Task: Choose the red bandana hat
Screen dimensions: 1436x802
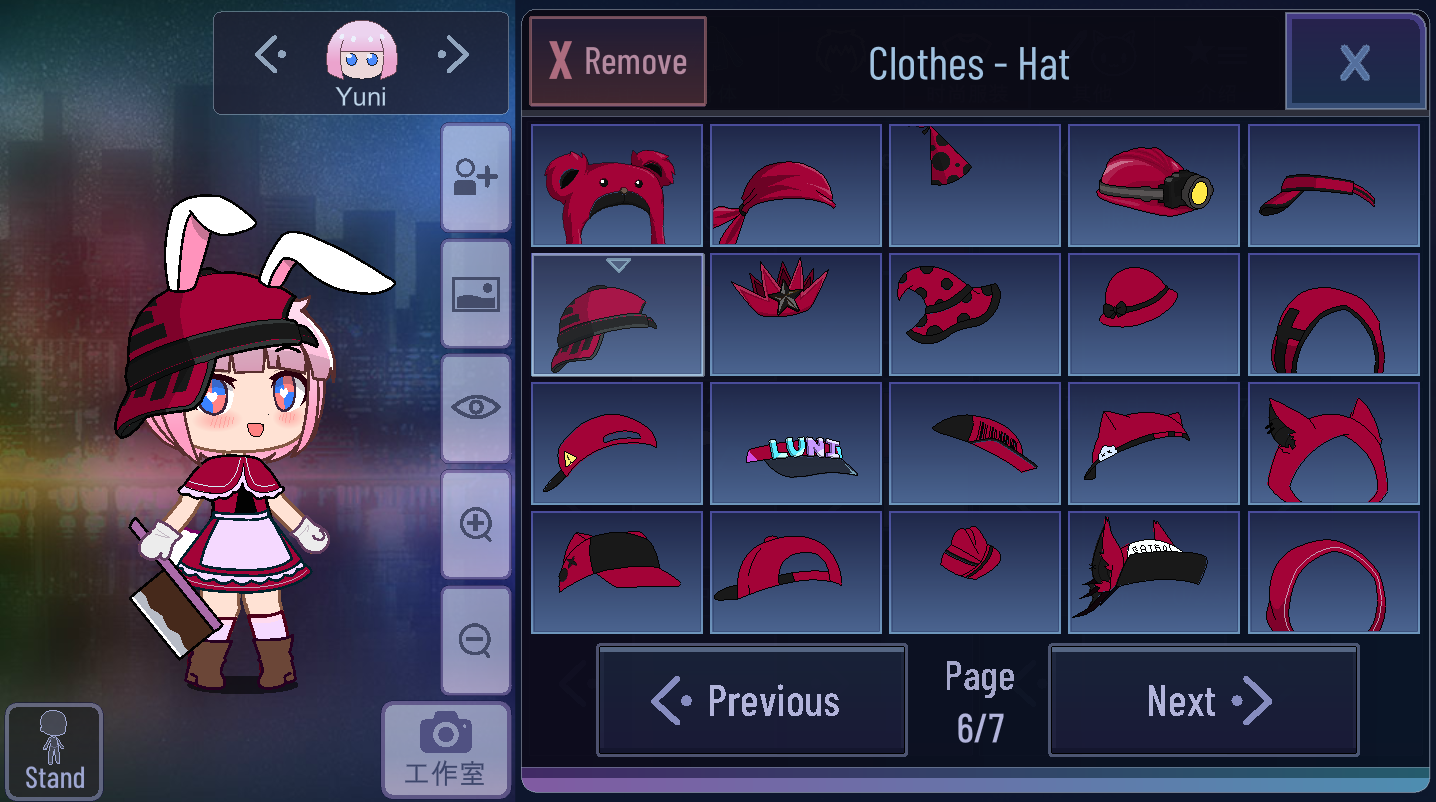Action: click(796, 185)
